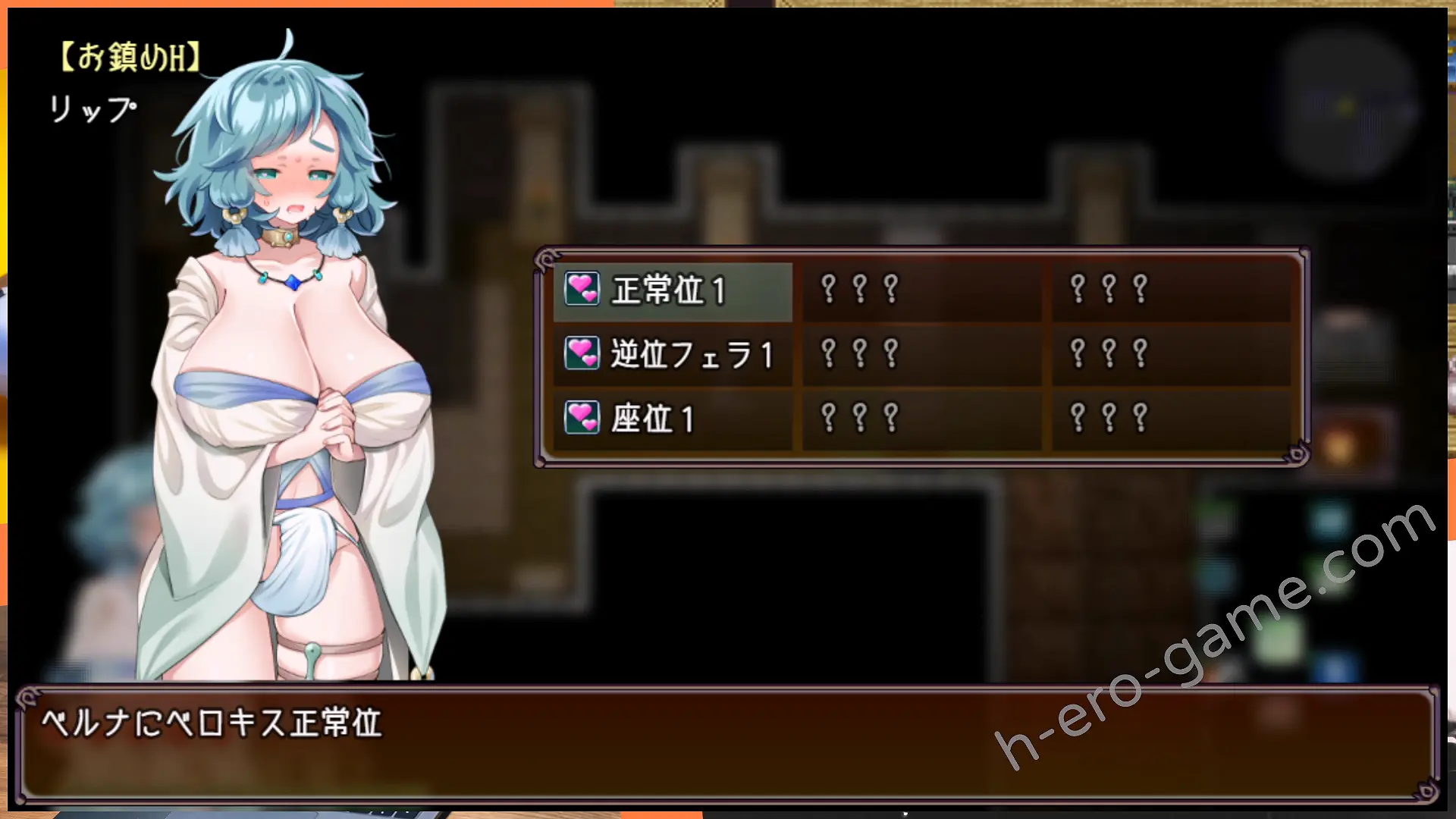The image size is (1456, 819).
Task: Select the 正常位1 menu entry
Action: pyautogui.click(x=672, y=290)
